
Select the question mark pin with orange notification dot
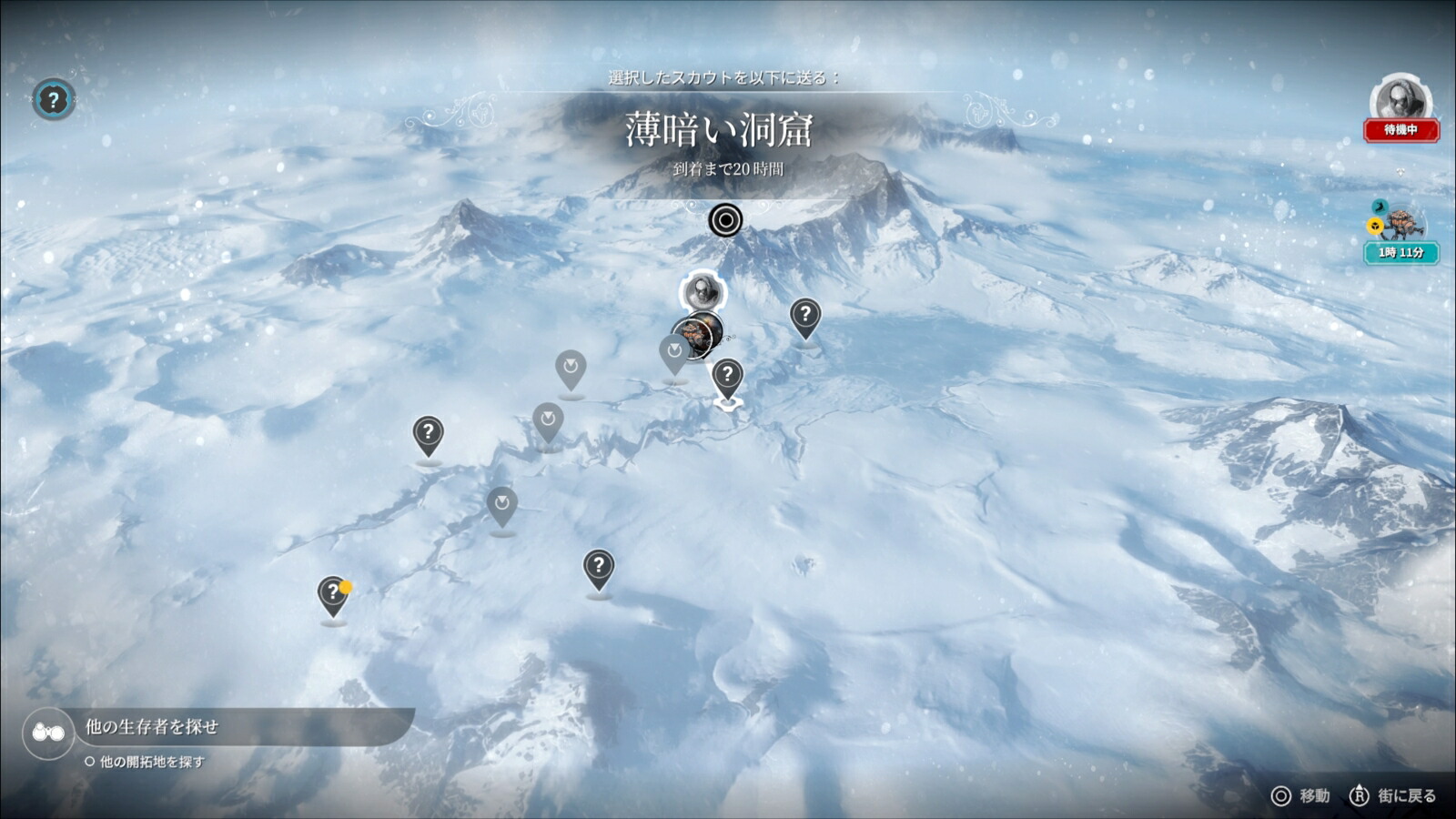point(332,591)
